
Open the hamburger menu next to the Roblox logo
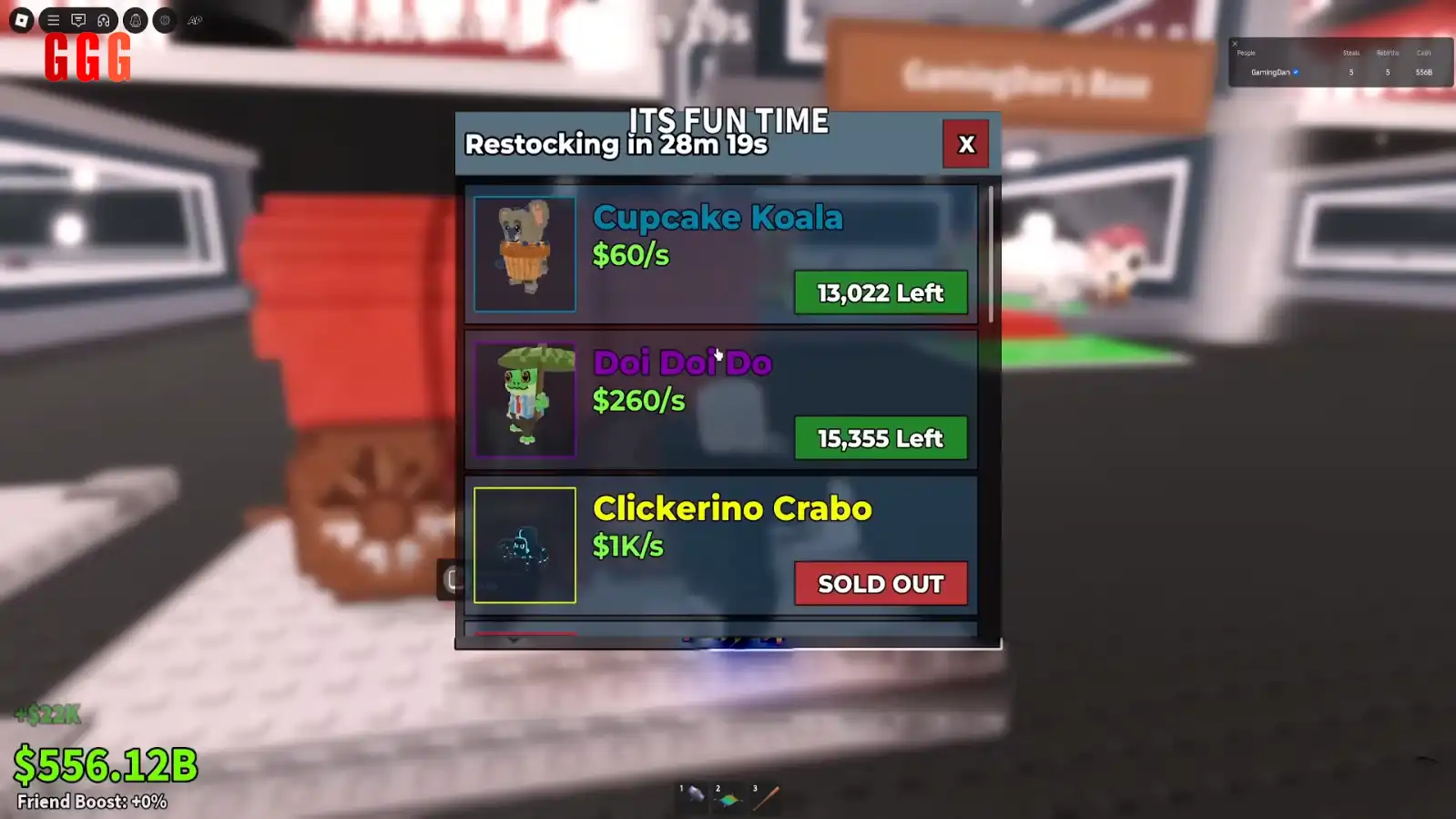[53, 20]
